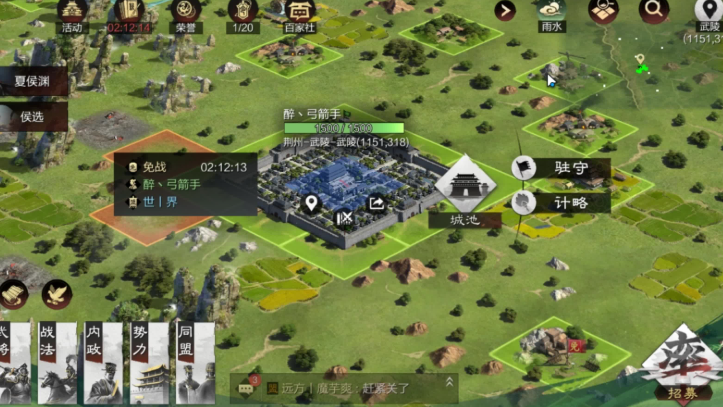The width and height of the screenshot is (723, 407).
Task: Select the 夏侯渊 side tab
Action: pyautogui.click(x=34, y=81)
